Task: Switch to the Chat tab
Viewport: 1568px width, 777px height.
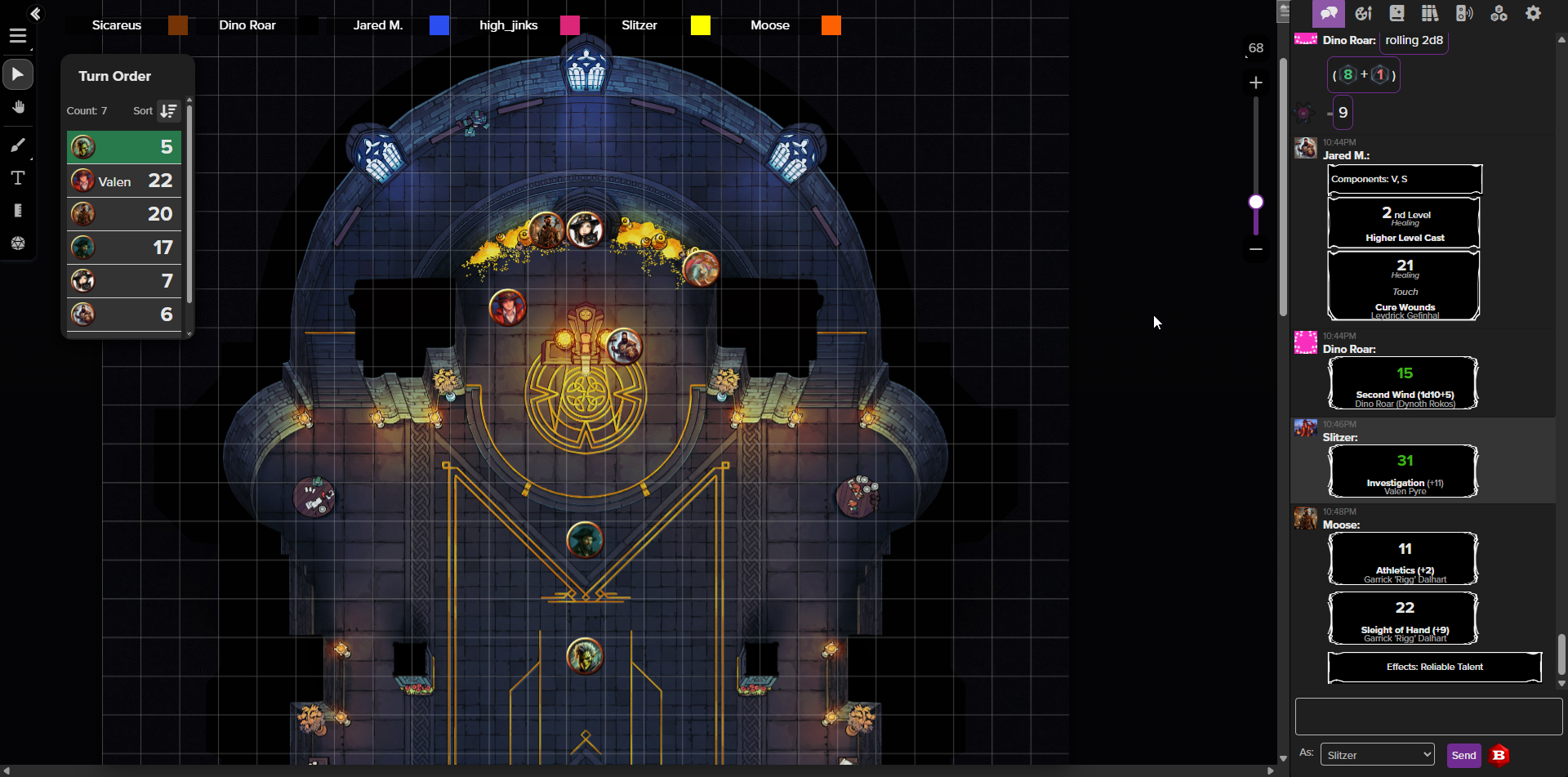Action: tap(1329, 14)
